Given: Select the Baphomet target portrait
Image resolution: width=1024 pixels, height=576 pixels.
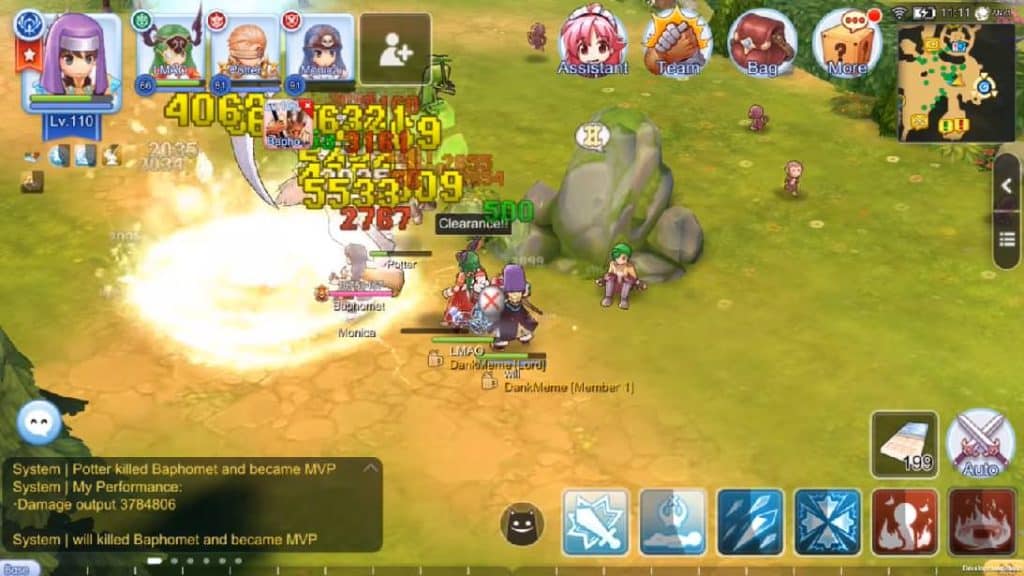Looking at the screenshot, I should (x=287, y=124).
